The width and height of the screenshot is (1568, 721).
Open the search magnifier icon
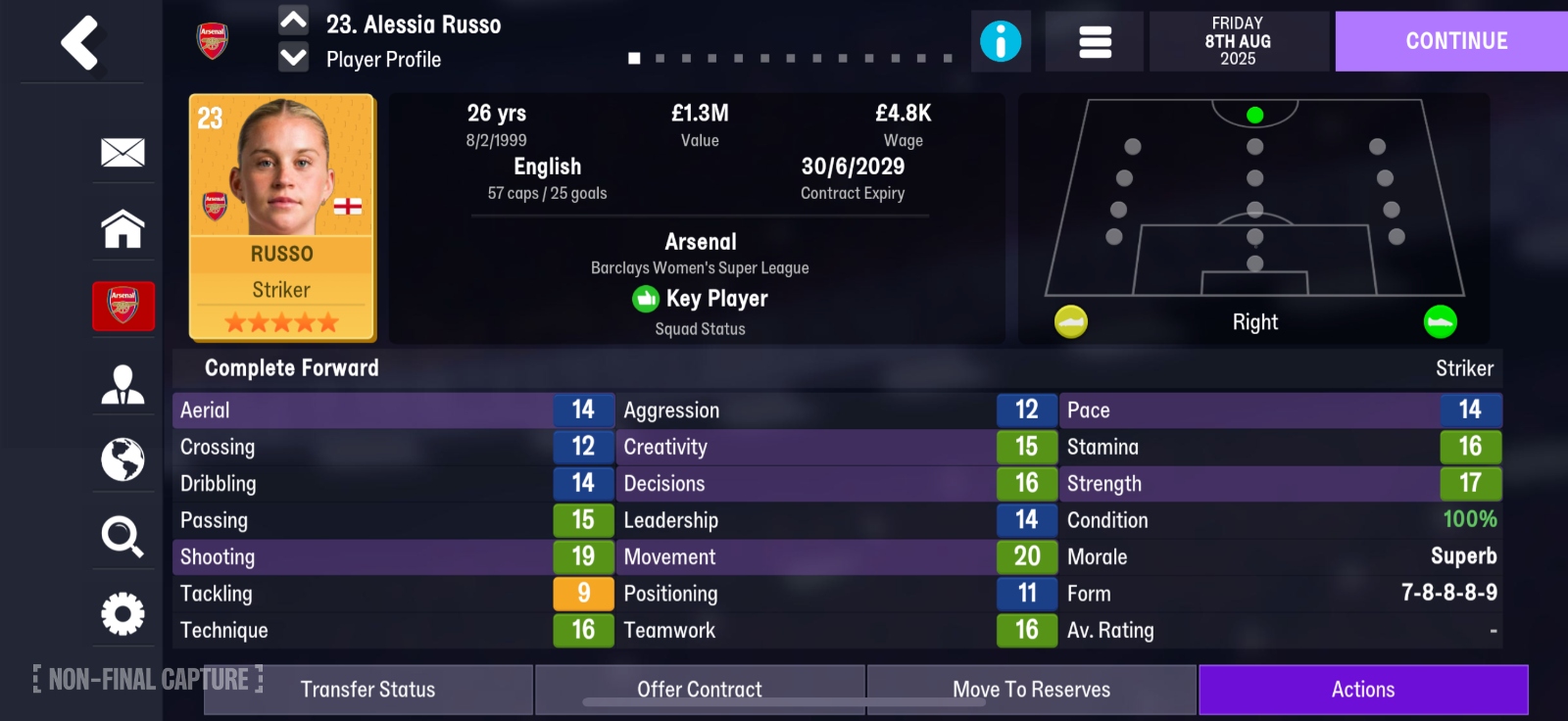click(x=122, y=537)
